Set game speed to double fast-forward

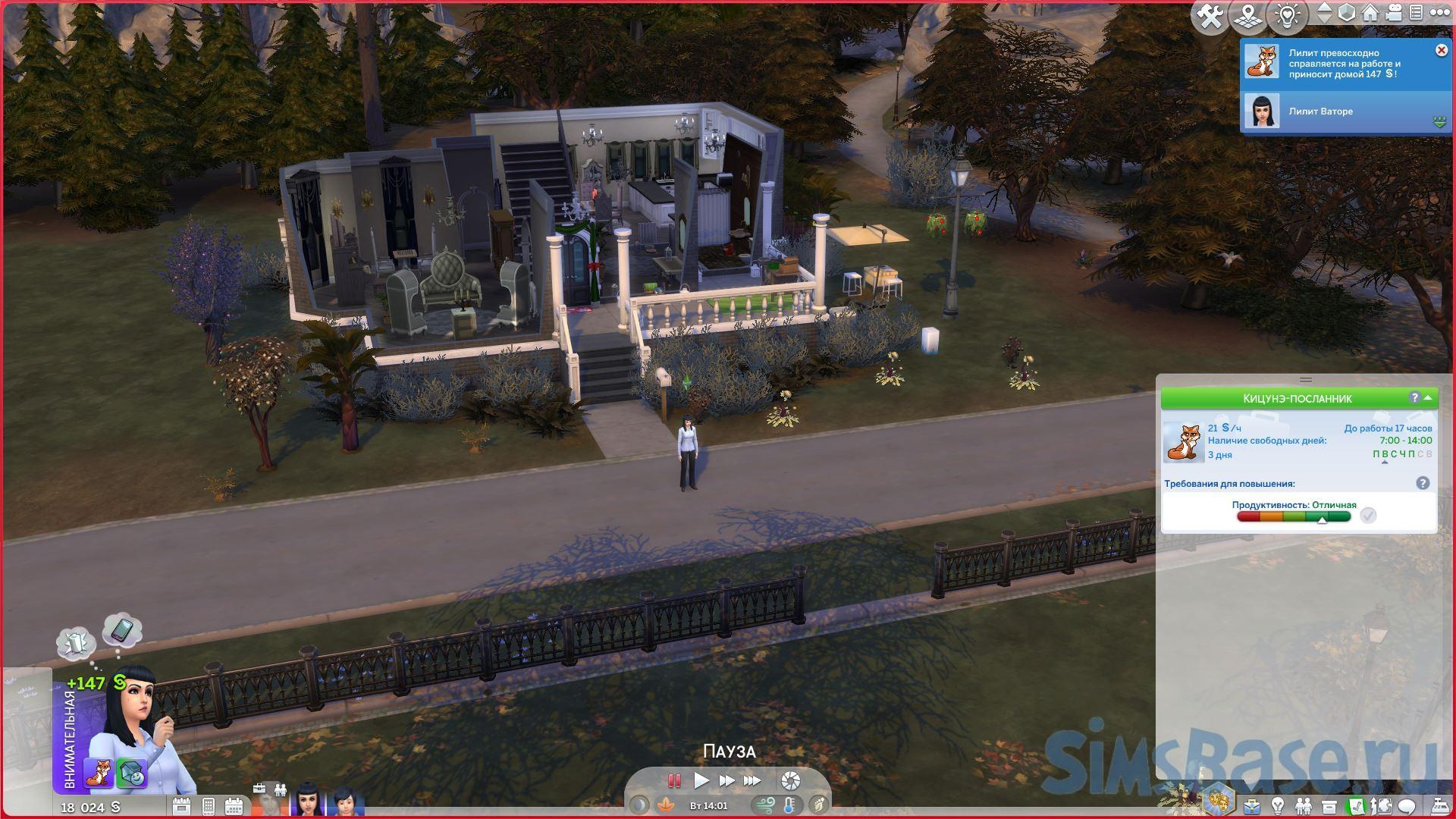(x=726, y=780)
